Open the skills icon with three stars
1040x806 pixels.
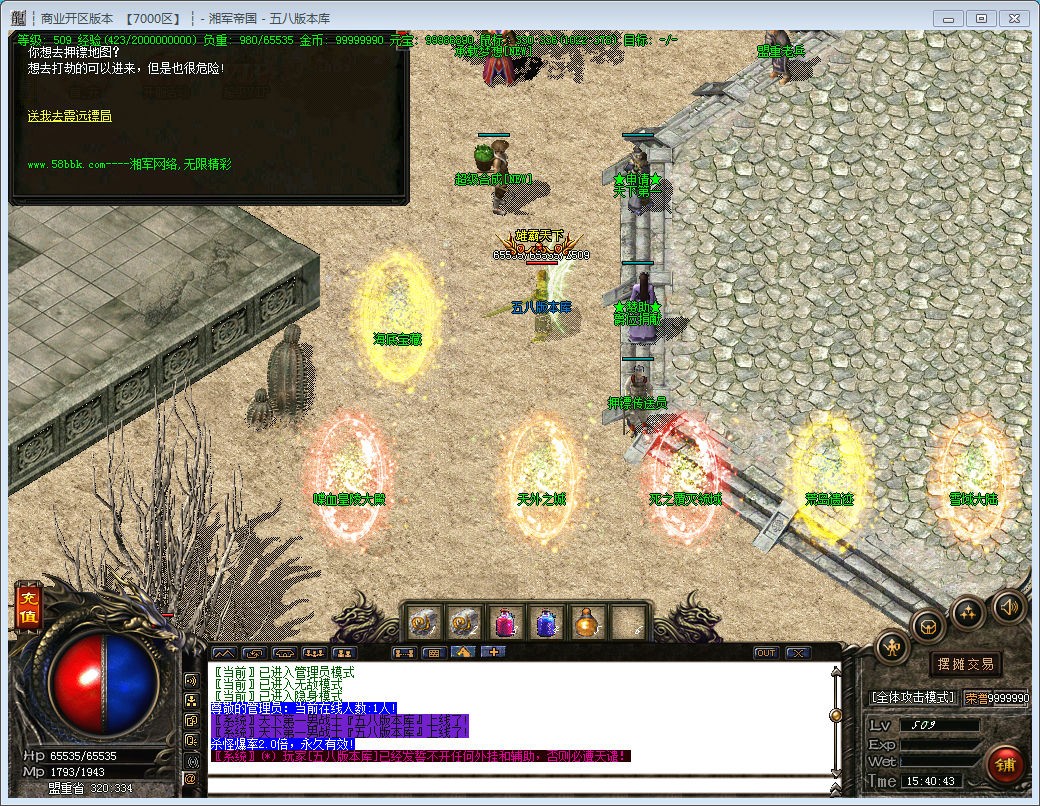click(x=967, y=612)
